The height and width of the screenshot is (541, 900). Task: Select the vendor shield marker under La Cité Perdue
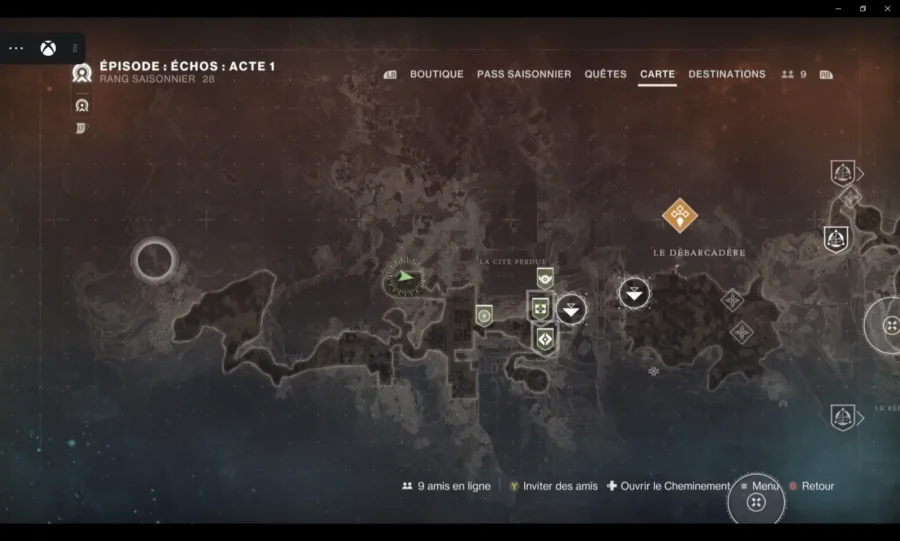(x=545, y=277)
